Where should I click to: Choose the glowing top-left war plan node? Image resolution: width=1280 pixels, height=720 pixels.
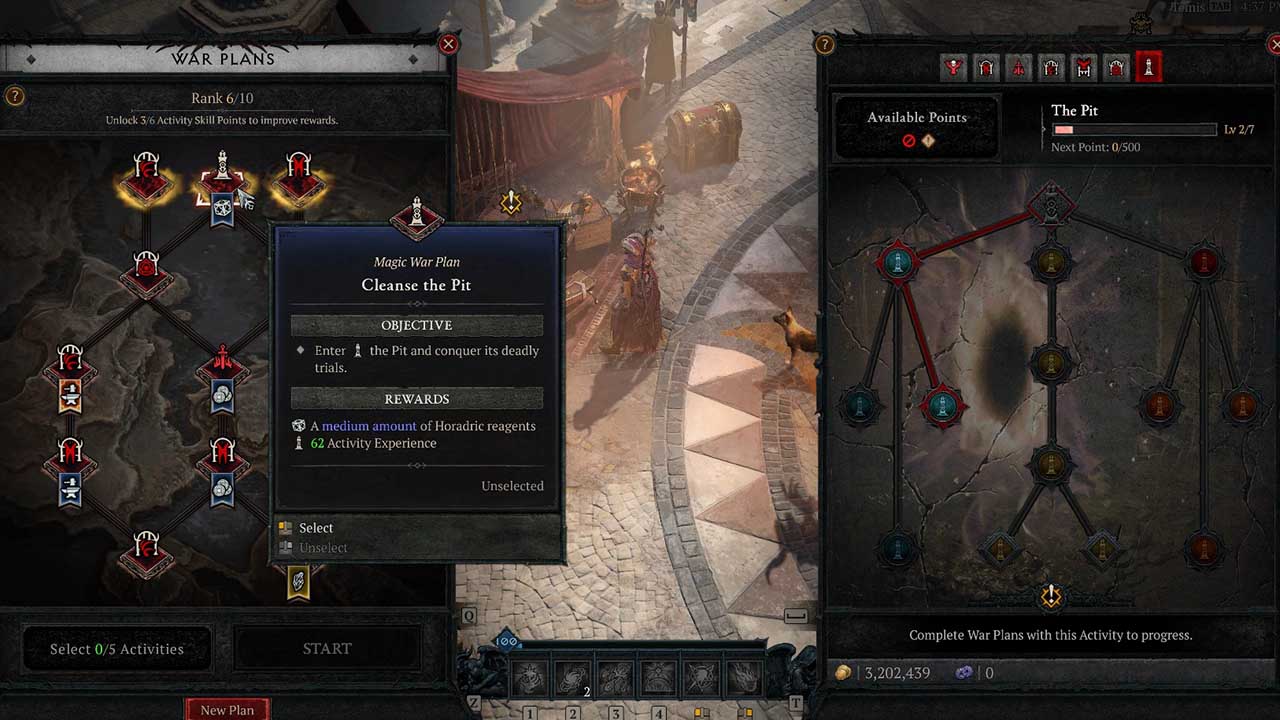(x=147, y=180)
